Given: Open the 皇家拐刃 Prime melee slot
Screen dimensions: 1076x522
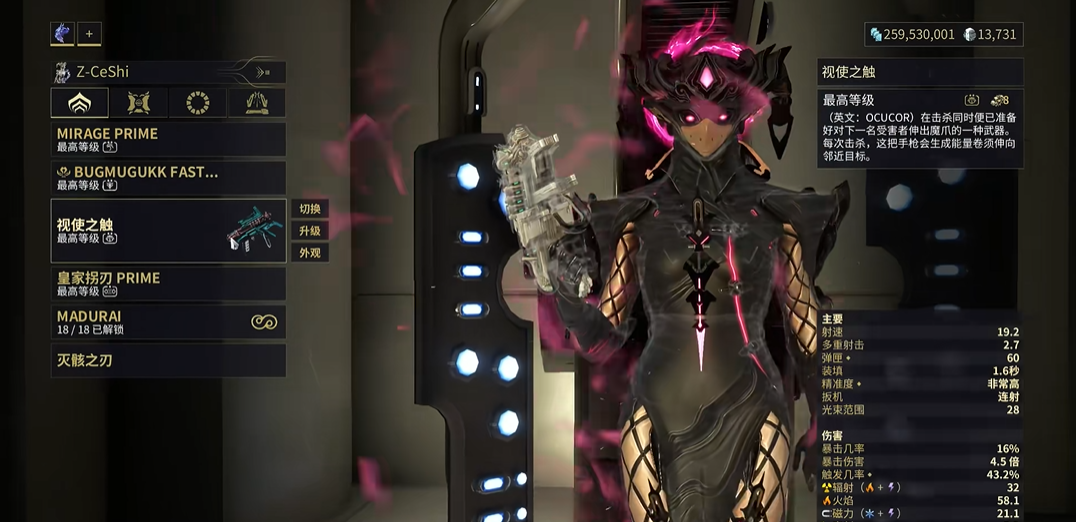Looking at the screenshot, I should [168, 283].
